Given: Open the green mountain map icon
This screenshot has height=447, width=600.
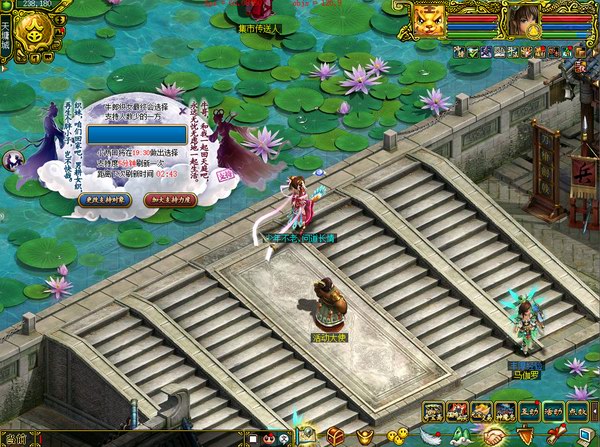Looking at the screenshot, I should (464, 437).
